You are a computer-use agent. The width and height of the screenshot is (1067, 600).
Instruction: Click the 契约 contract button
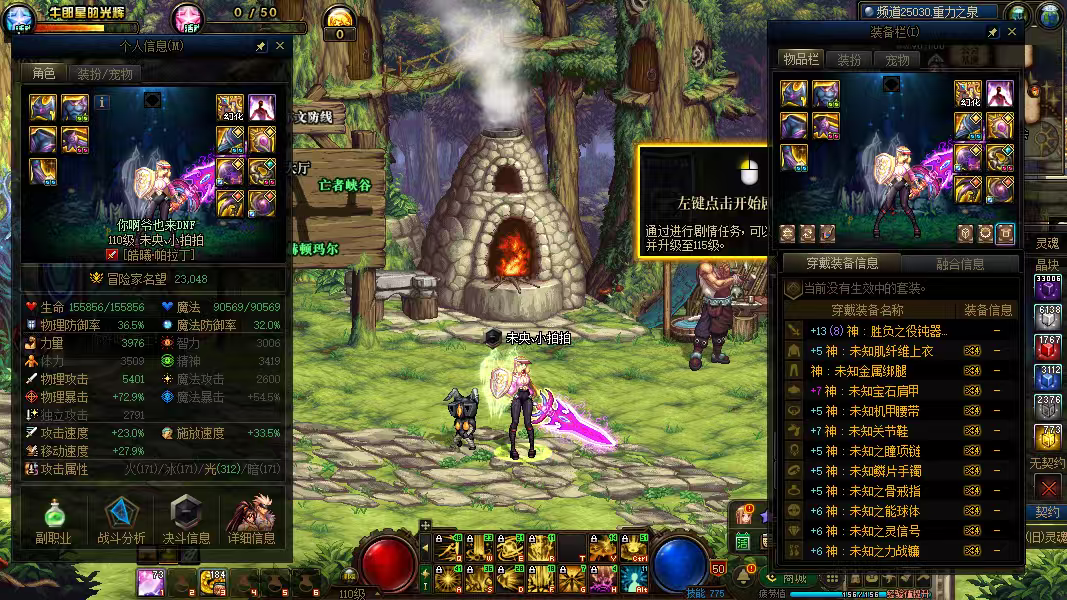point(1047,512)
